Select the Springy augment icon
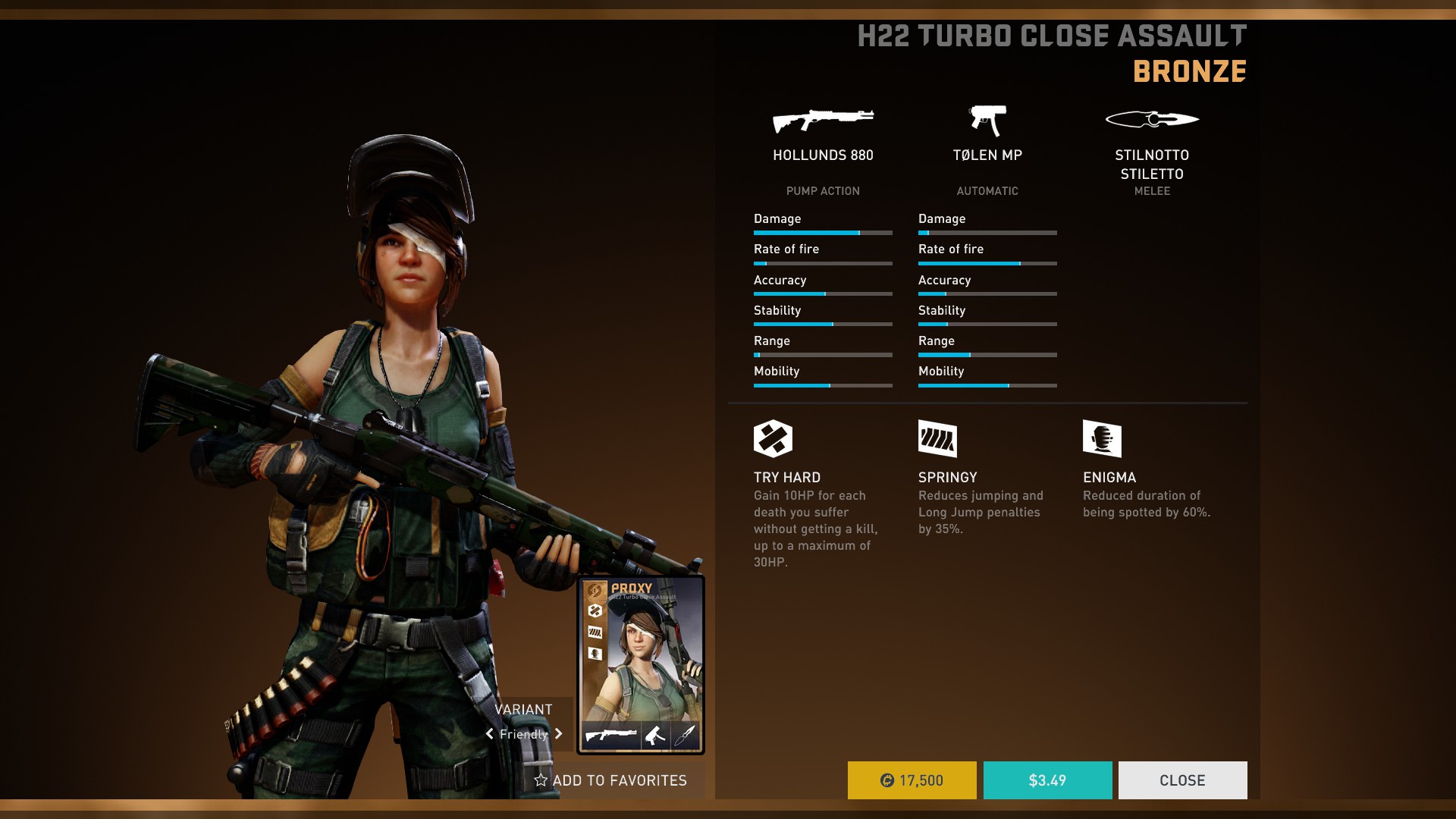1456x819 pixels. [x=937, y=438]
